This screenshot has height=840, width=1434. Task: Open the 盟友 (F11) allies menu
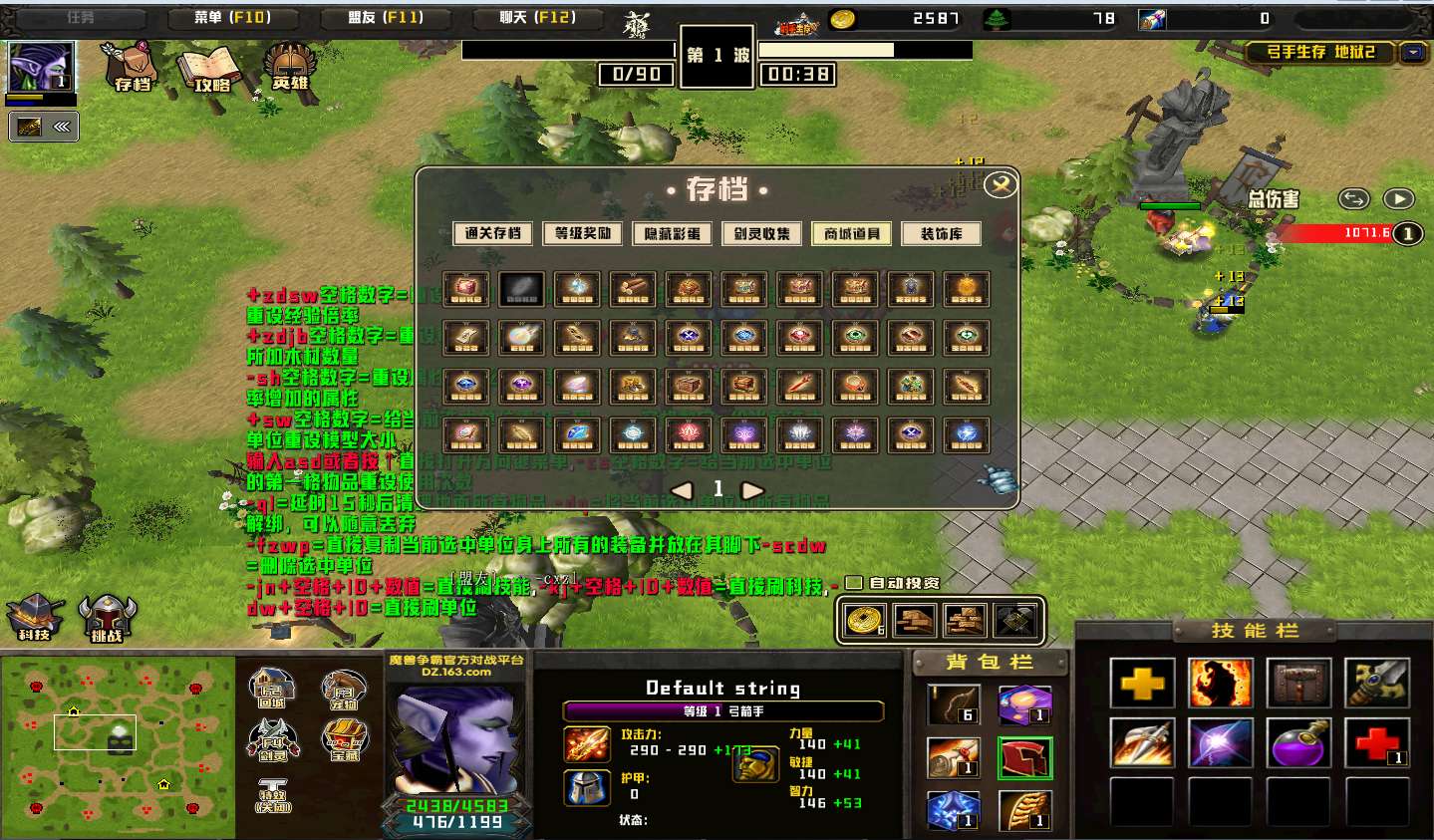point(386,18)
